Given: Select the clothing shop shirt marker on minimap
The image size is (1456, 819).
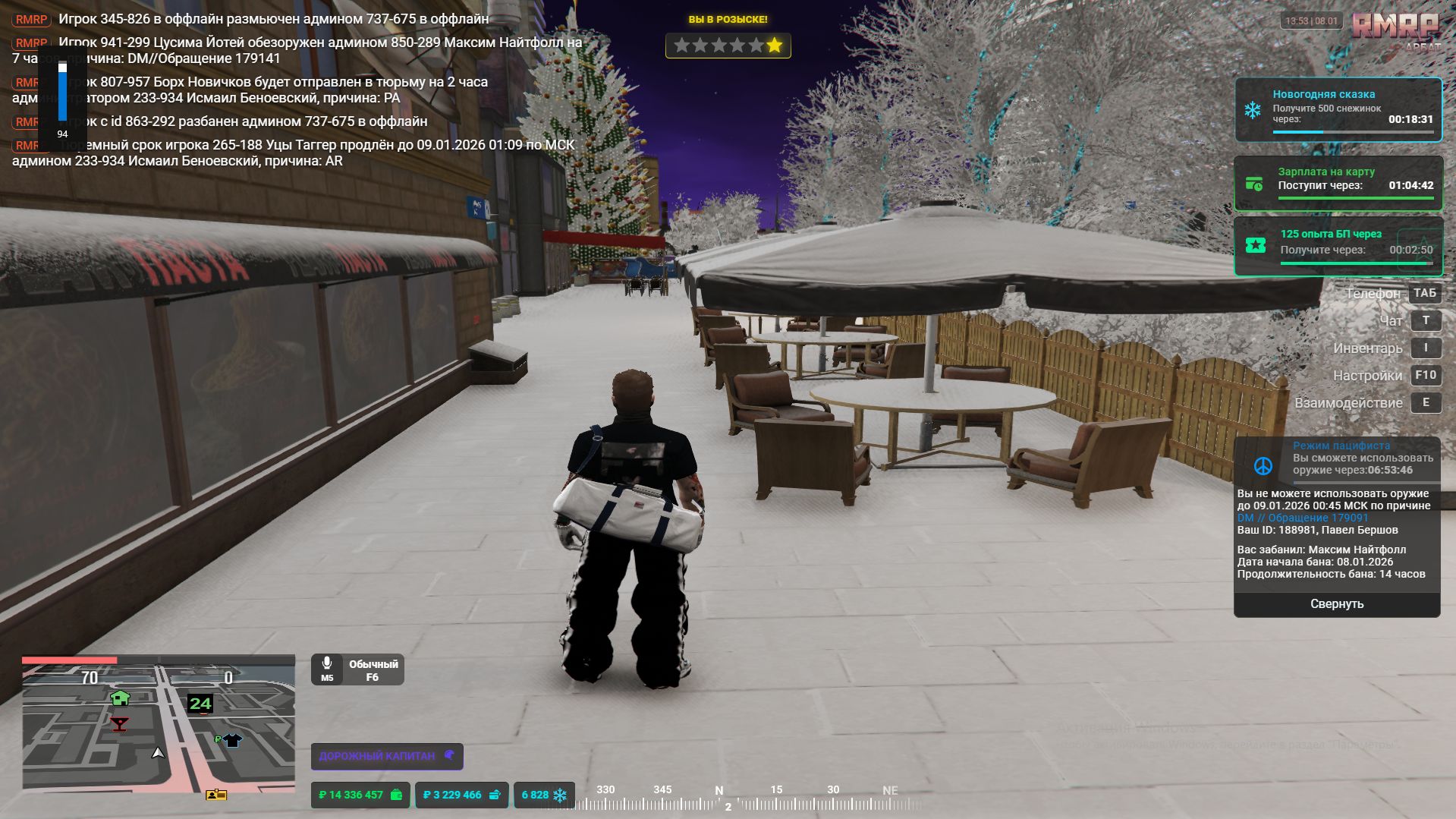Looking at the screenshot, I should coord(232,739).
